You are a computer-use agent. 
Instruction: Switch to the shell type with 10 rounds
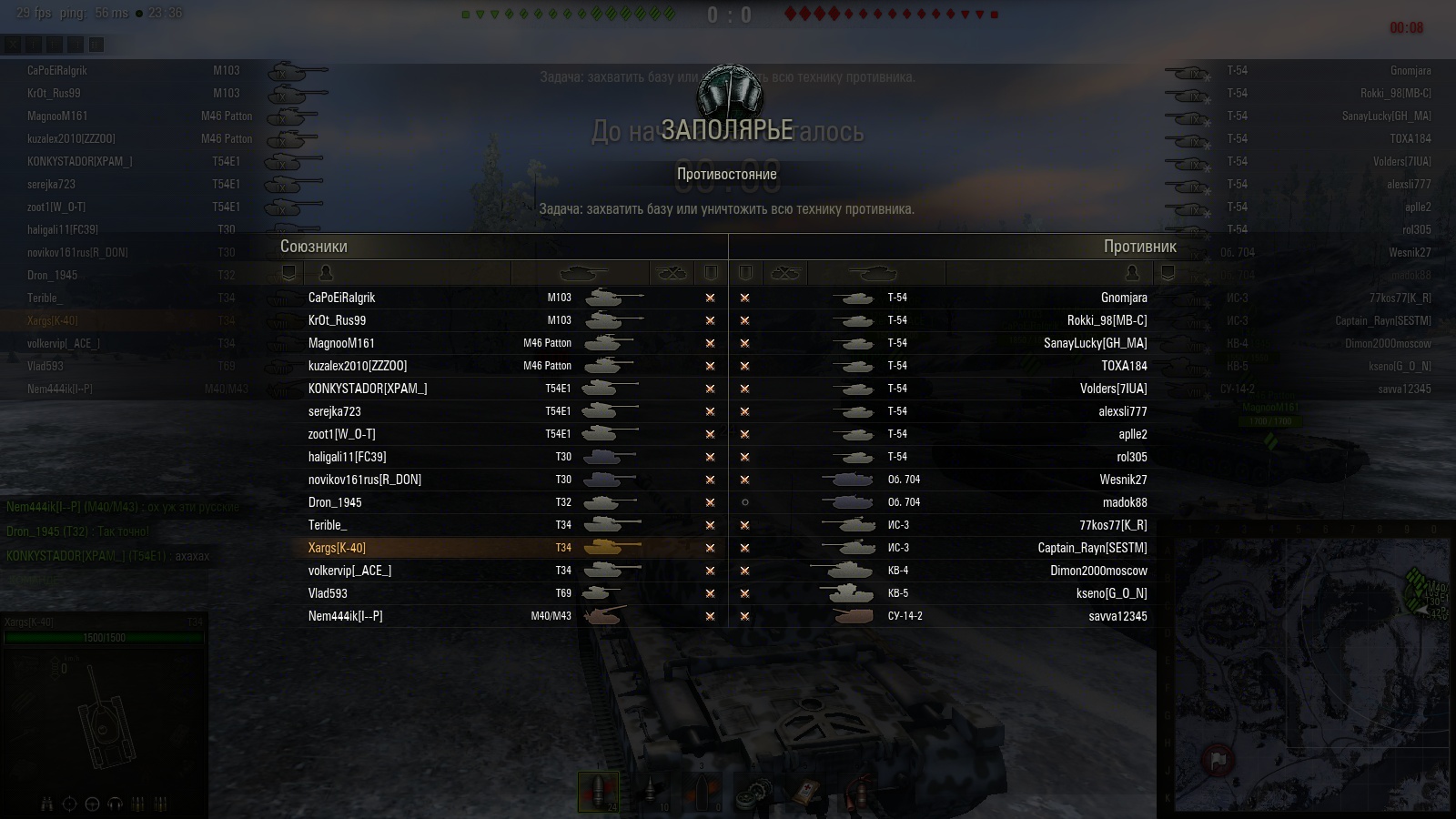tap(652, 792)
